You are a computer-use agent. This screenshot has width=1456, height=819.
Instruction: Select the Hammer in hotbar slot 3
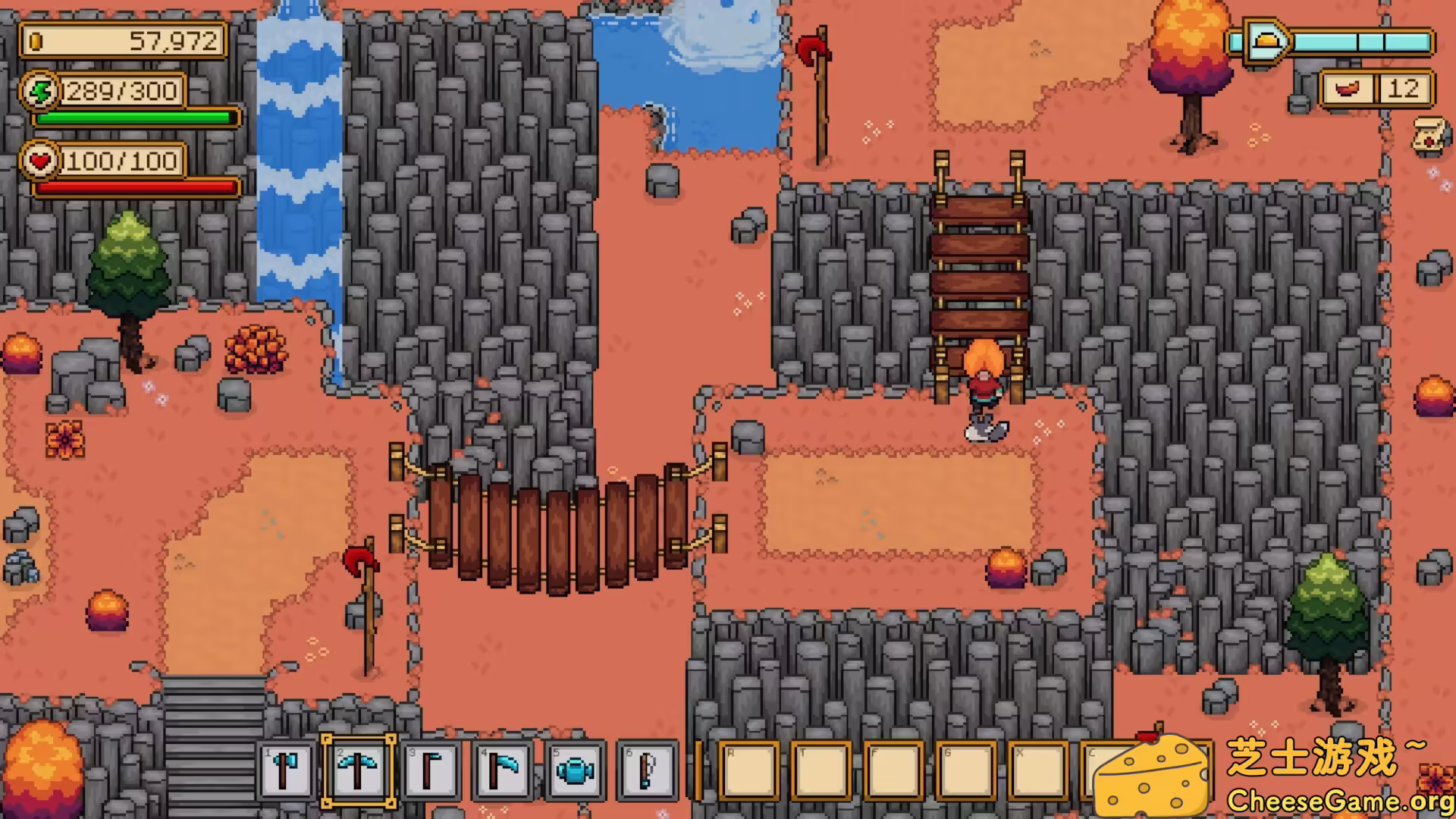click(x=430, y=770)
